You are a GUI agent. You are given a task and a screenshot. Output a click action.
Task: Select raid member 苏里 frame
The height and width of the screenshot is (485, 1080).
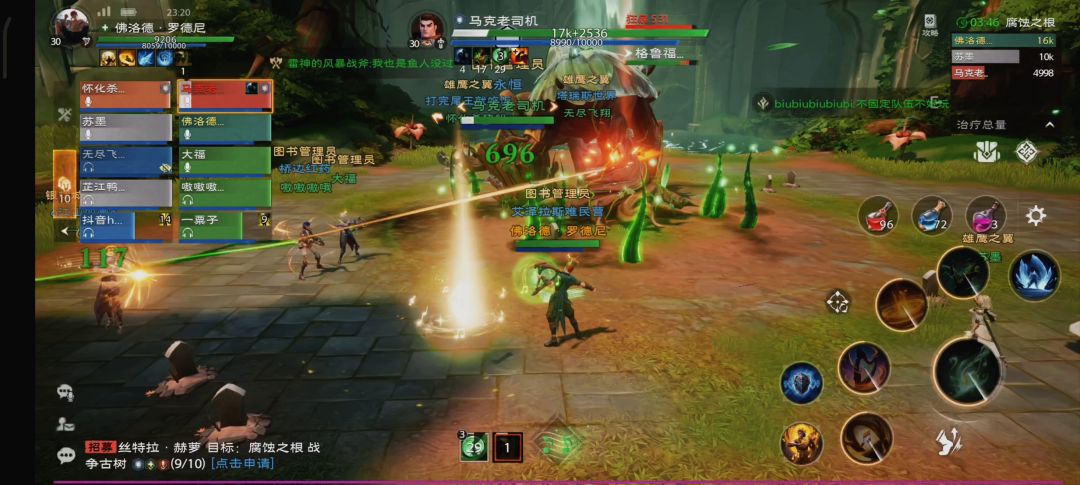click(x=125, y=127)
